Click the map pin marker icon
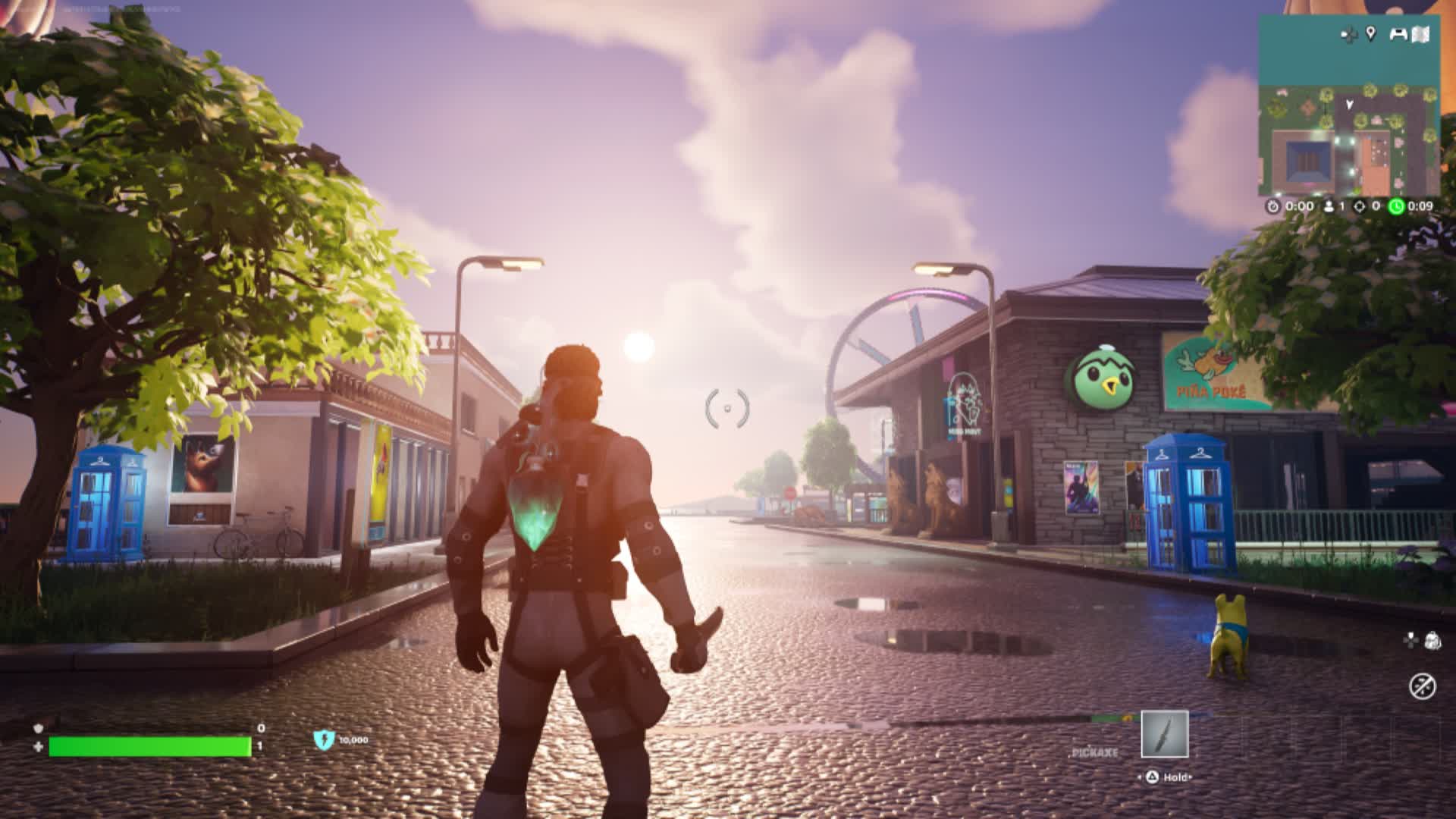 1370,33
